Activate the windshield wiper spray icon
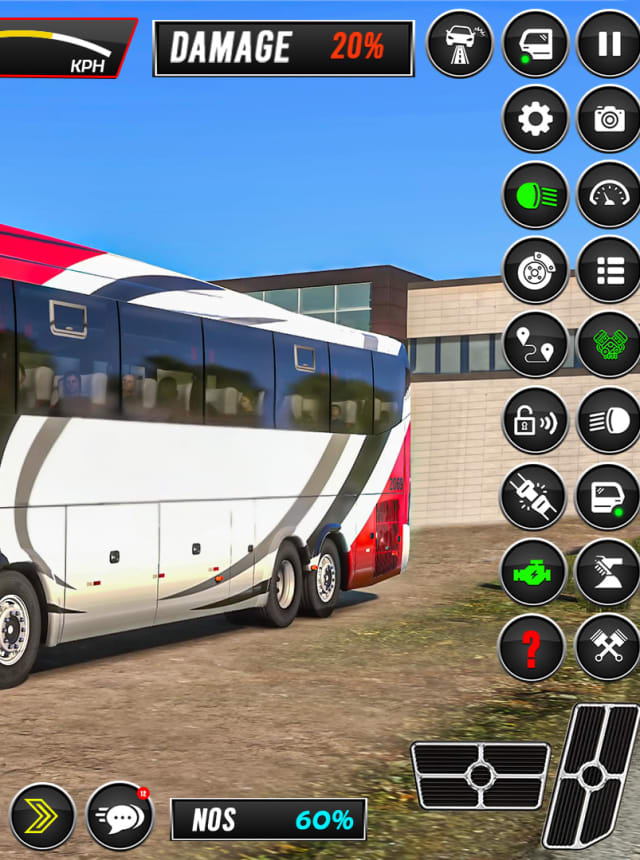The height and width of the screenshot is (860, 640). [608, 572]
